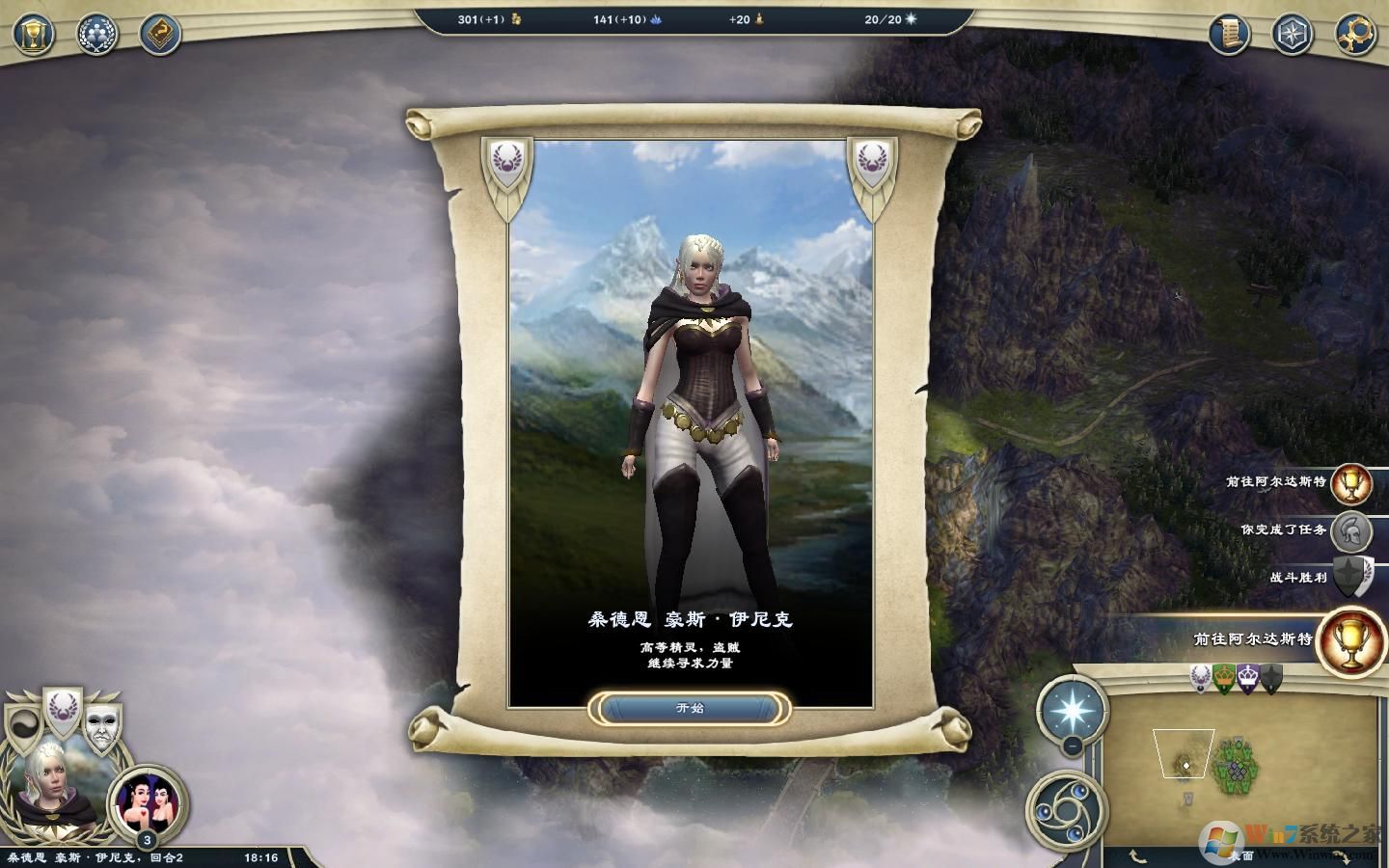The image size is (1389, 868).
Task: Select the 你完成了任务 notification
Action: 1351,530
